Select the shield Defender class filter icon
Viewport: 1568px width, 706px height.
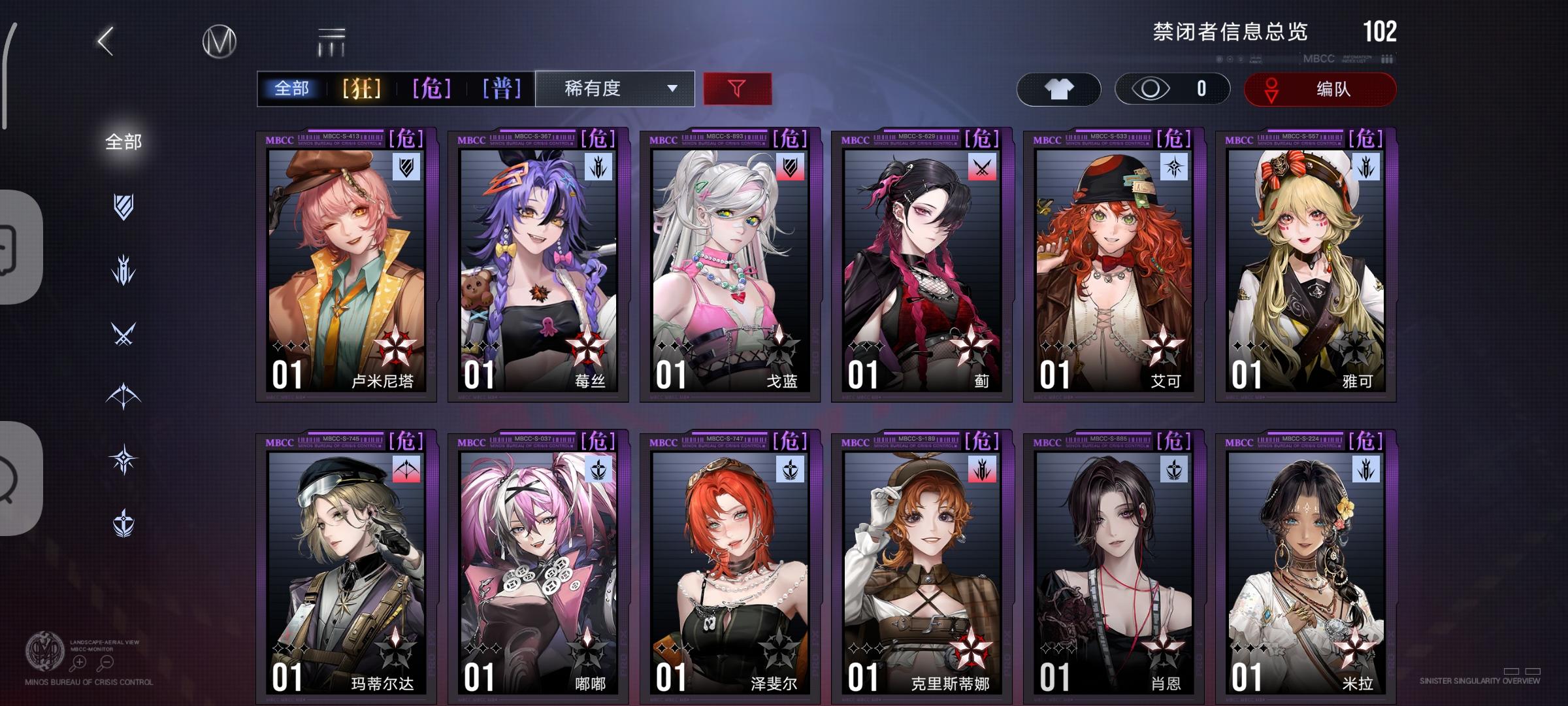pos(124,207)
